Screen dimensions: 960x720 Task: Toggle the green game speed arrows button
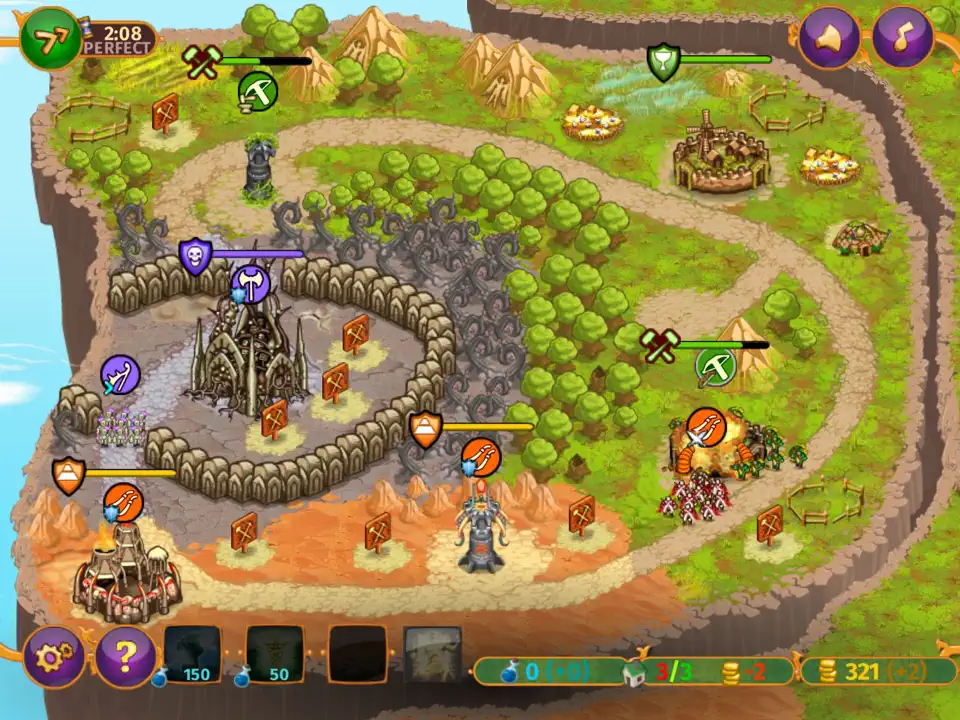click(x=49, y=38)
